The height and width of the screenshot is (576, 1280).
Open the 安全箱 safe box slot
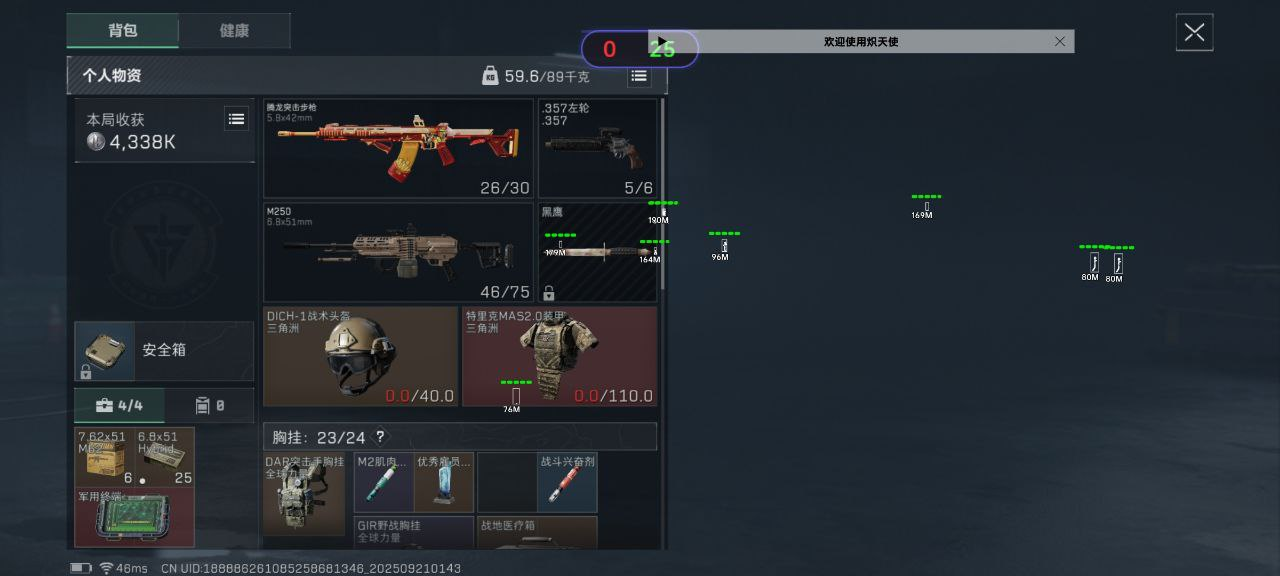tap(164, 351)
